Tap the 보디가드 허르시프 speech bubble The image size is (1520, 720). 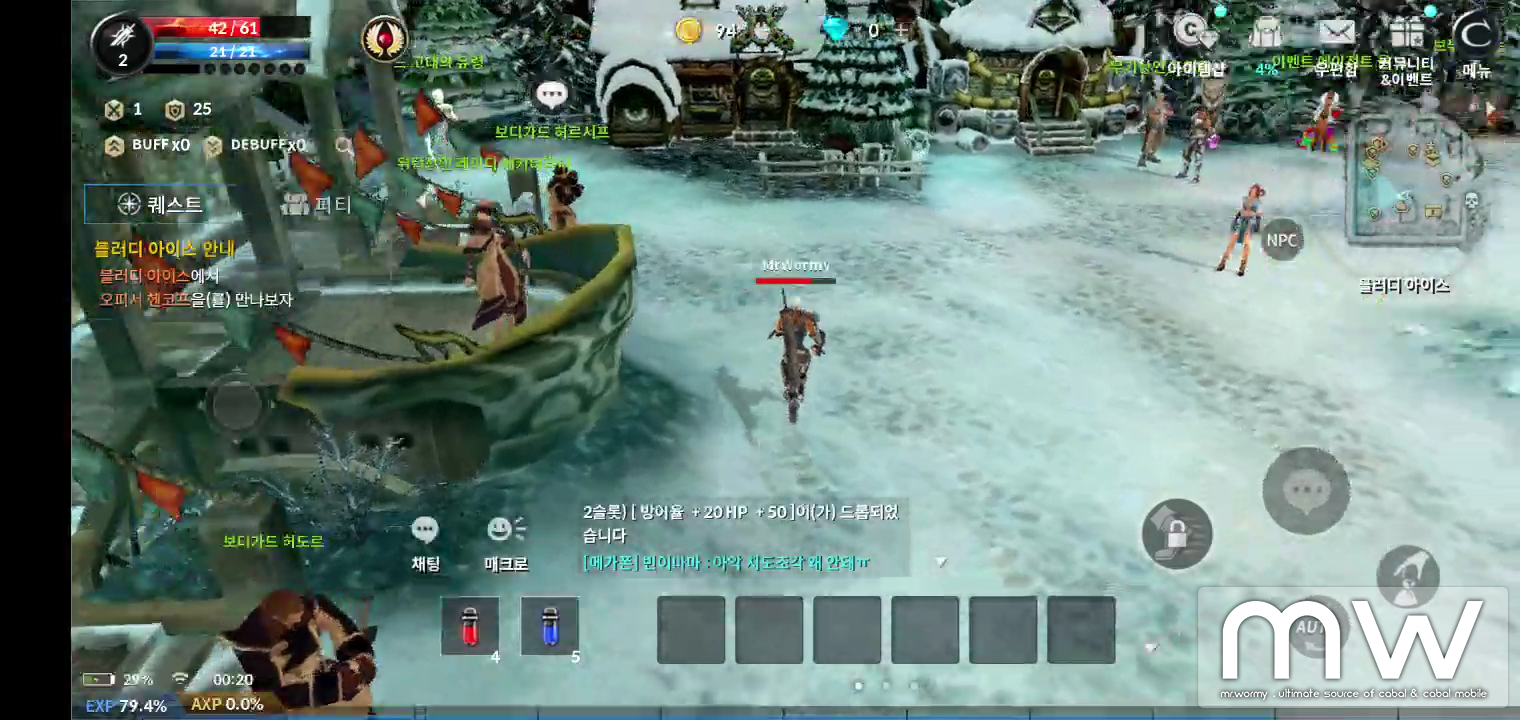click(x=551, y=96)
